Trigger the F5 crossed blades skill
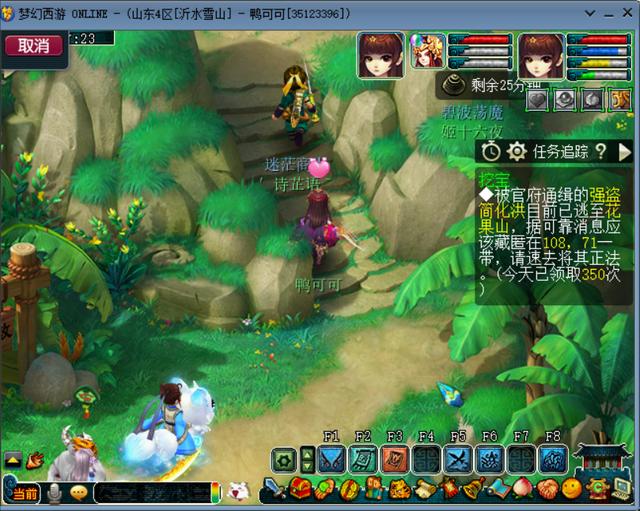This screenshot has width=640, height=511. (x=458, y=458)
